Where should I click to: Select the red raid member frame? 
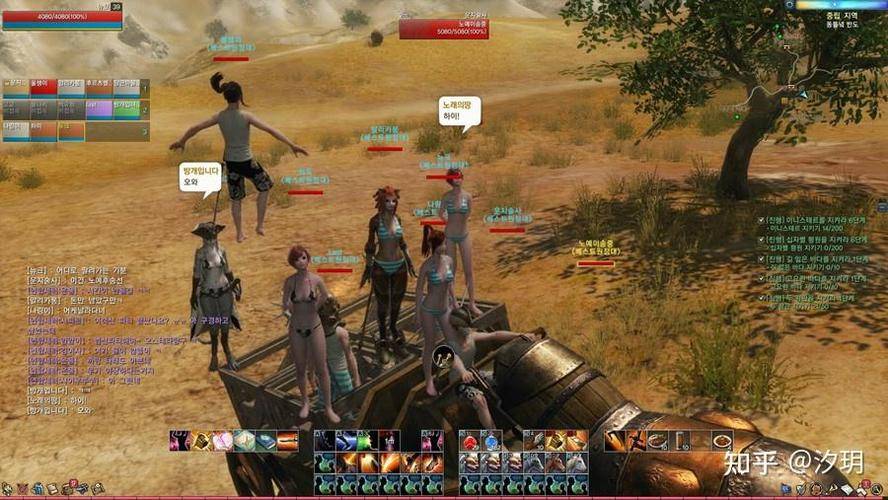(43, 88)
